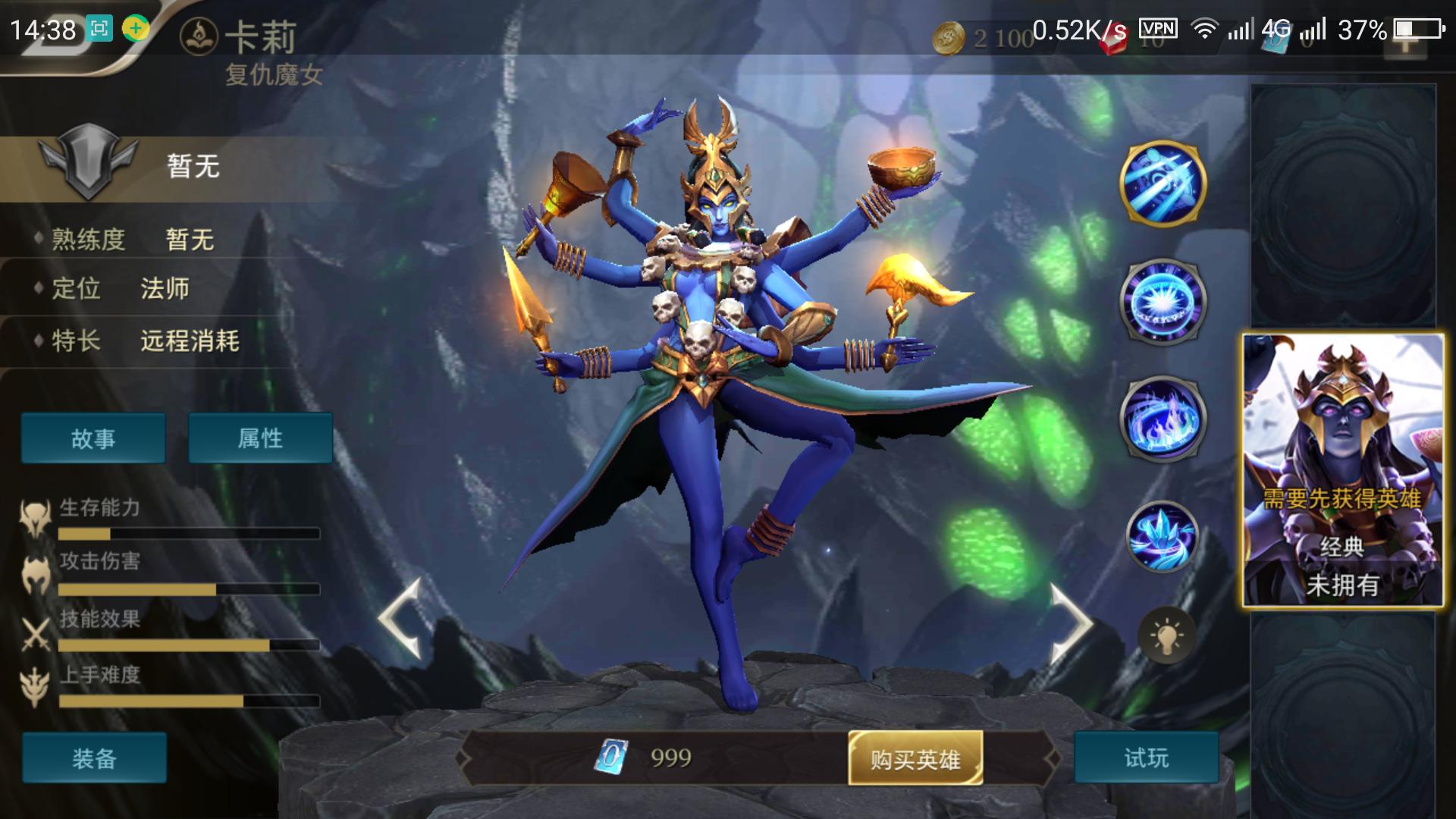Open the 装备 equipment page
The image size is (1456, 819).
tap(94, 758)
